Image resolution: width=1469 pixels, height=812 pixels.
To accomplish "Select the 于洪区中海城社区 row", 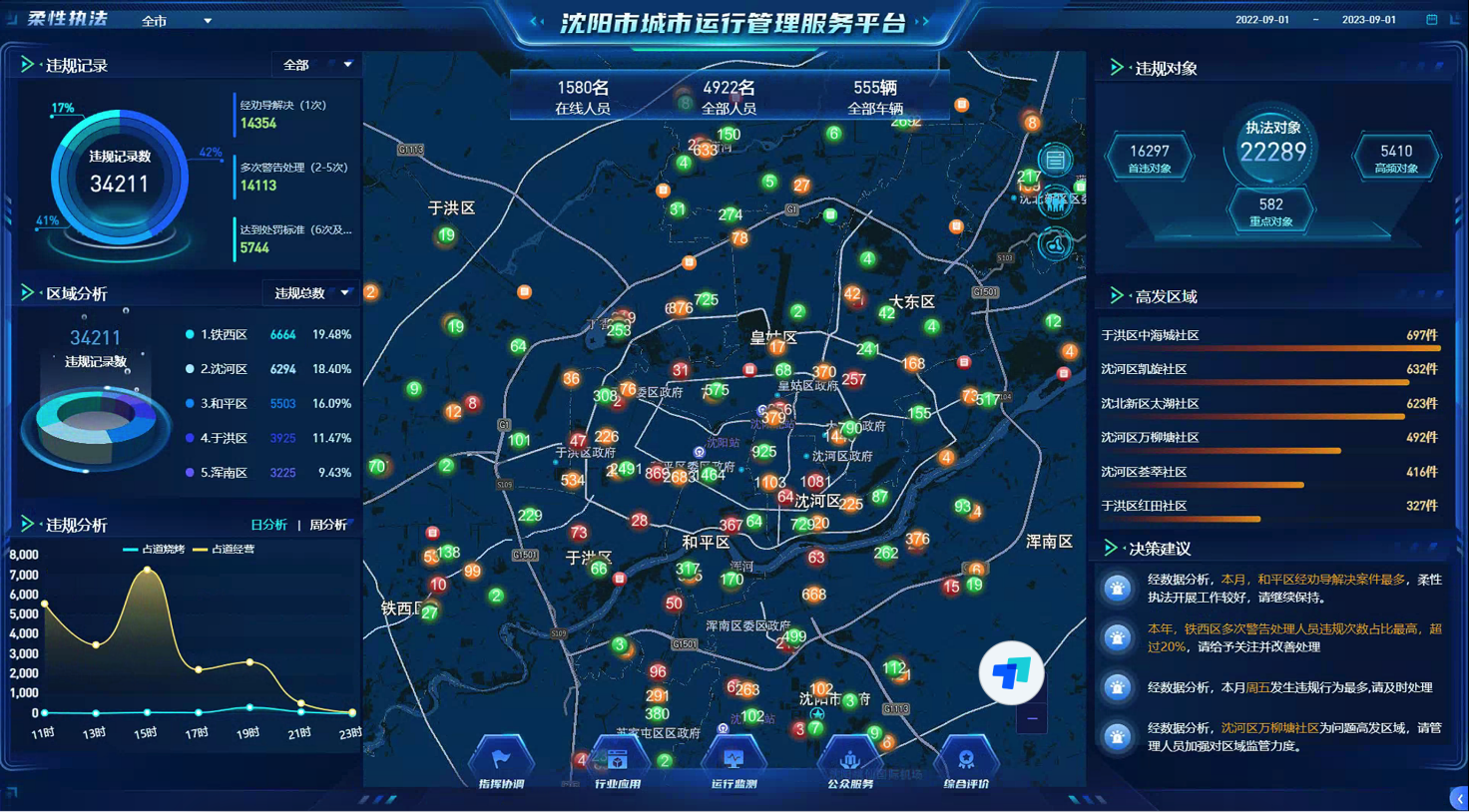I will click(x=1269, y=336).
